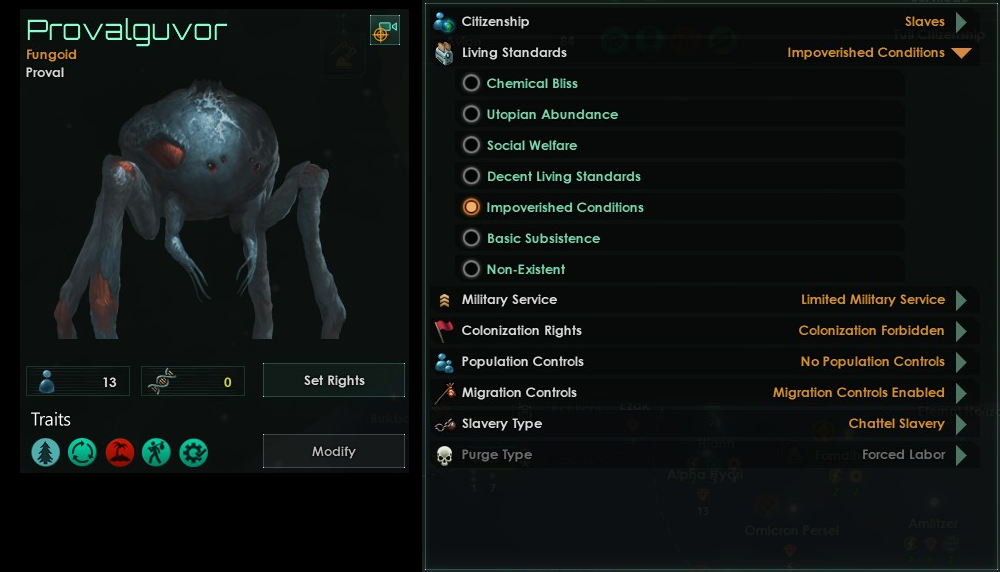
Task: Open the Set Rights panel
Action: click(x=334, y=380)
